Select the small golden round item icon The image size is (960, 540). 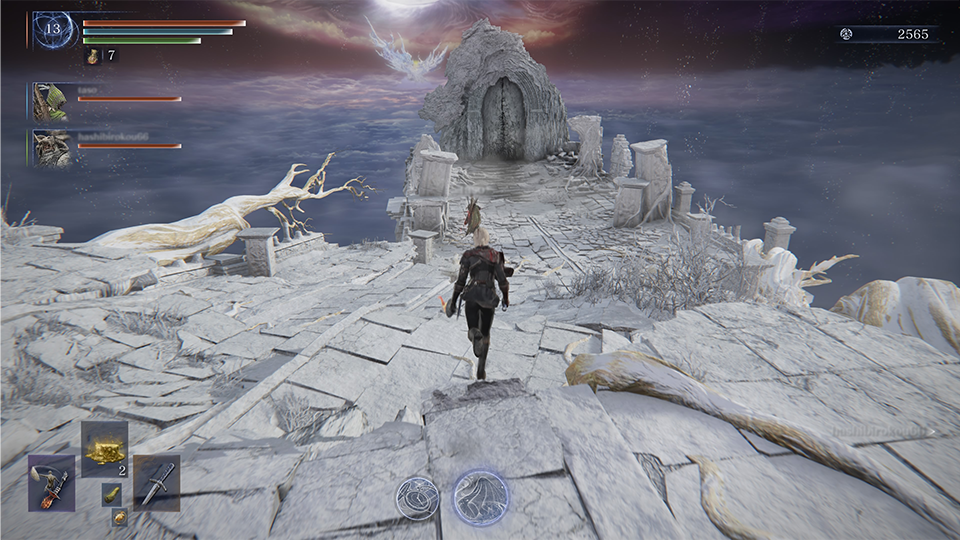119,517
